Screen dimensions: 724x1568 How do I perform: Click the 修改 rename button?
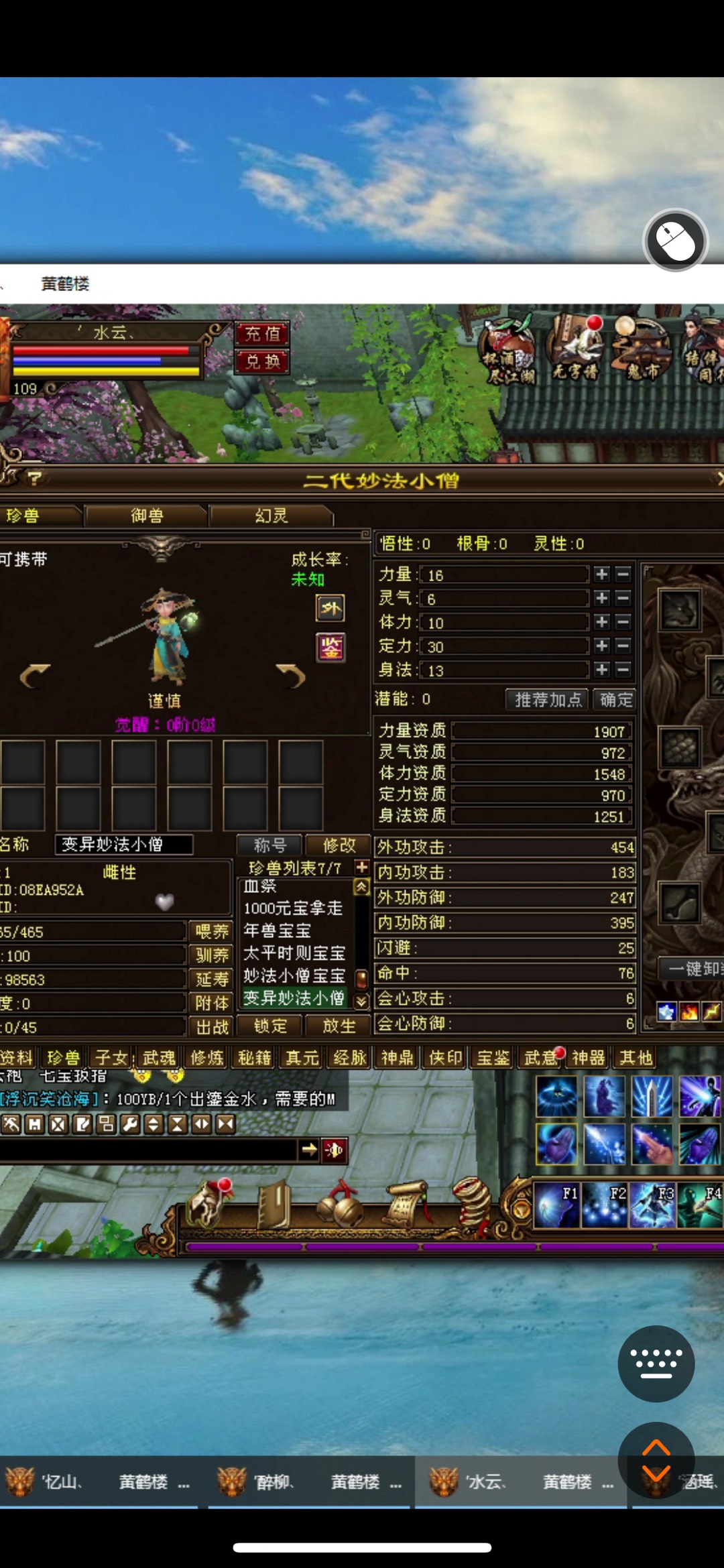pos(339,845)
